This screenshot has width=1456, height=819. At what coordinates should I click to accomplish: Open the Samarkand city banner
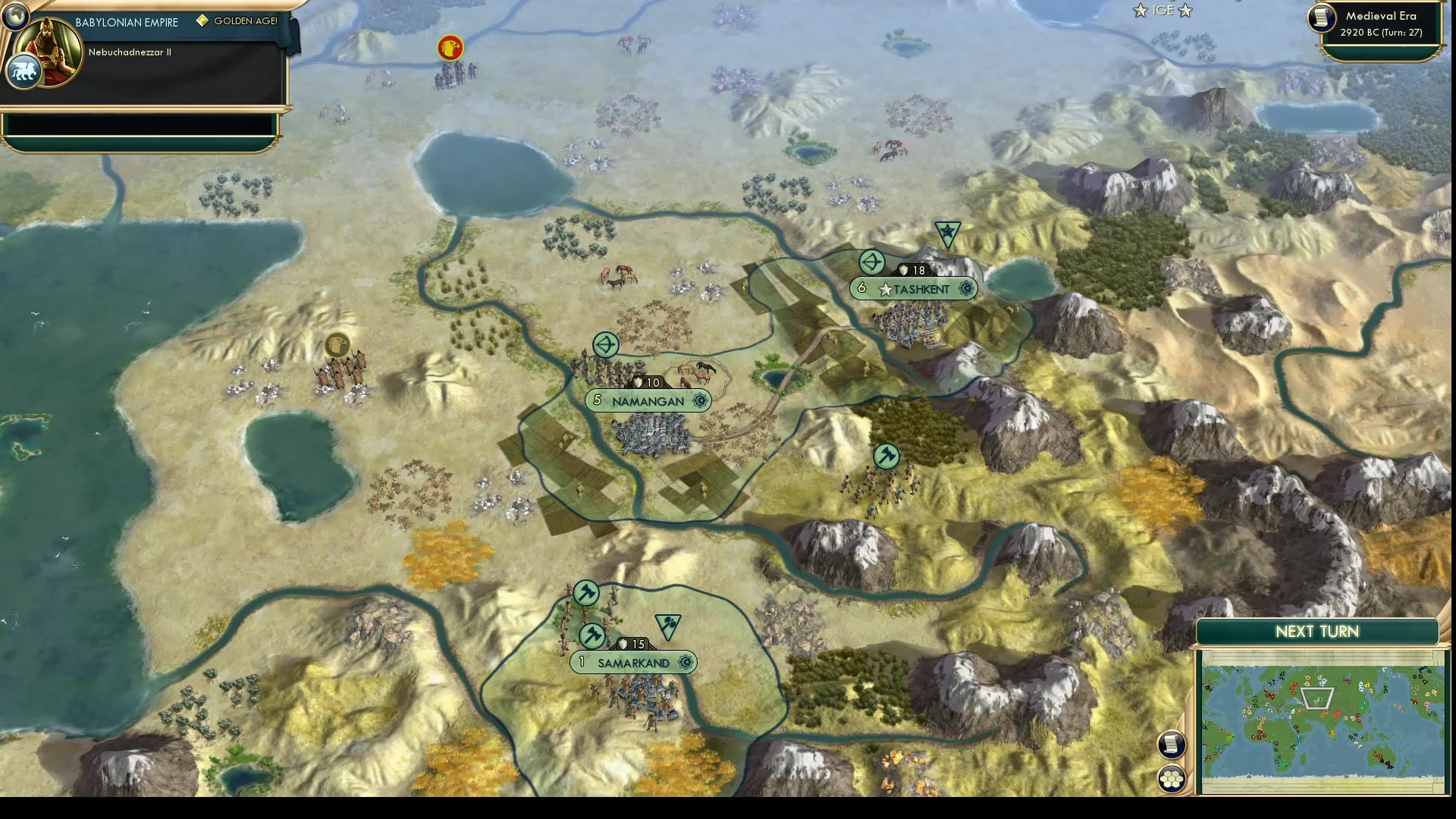click(x=635, y=662)
